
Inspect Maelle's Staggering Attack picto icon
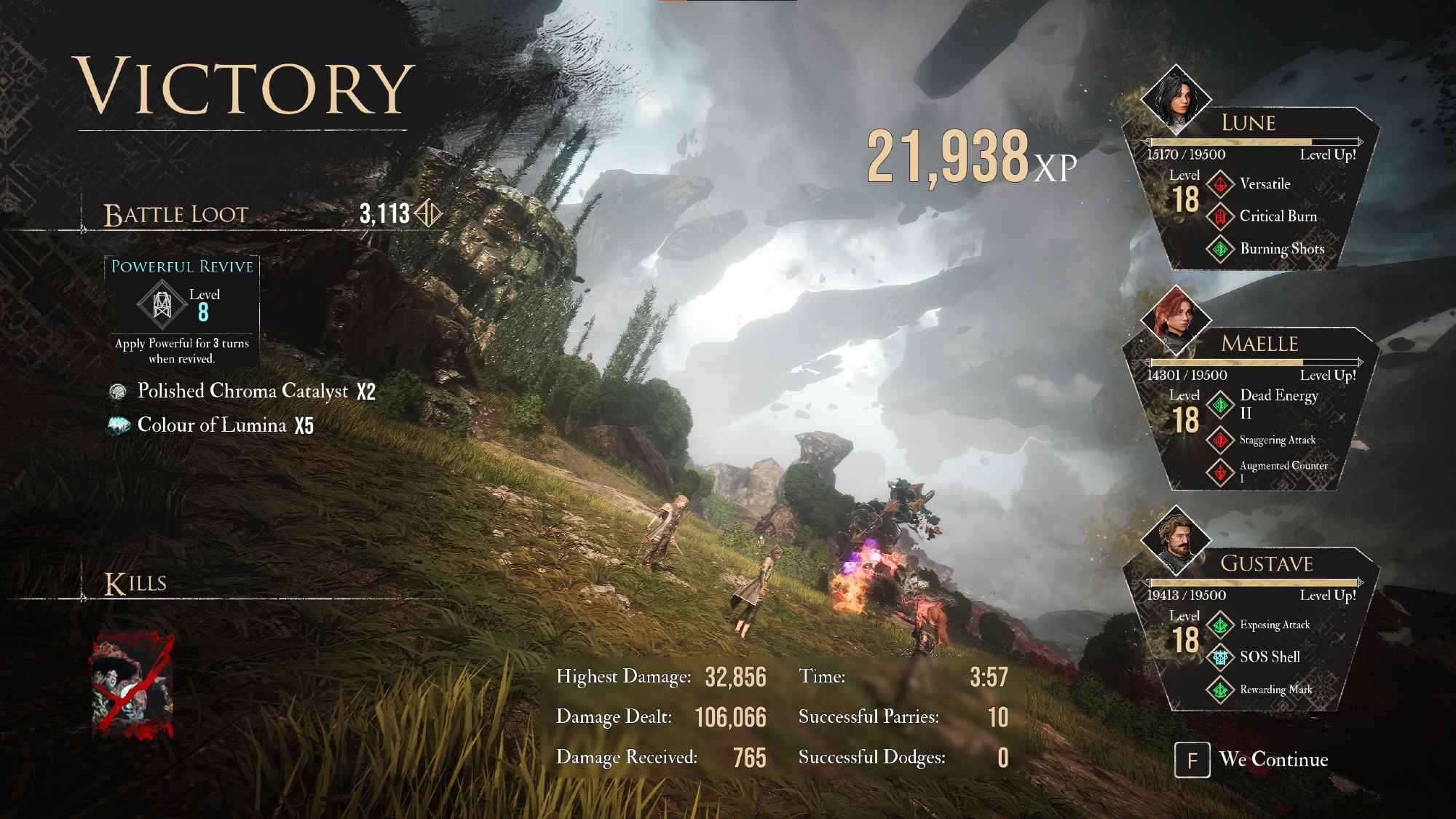pos(1221,440)
